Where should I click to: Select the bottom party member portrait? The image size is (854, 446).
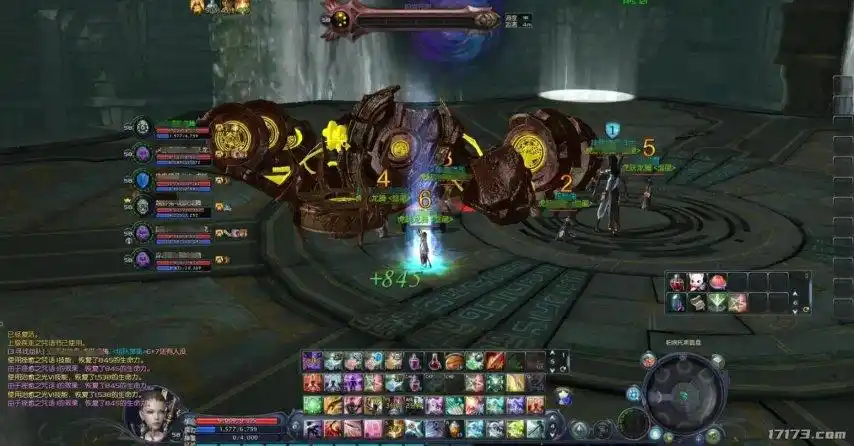[x=142, y=258]
